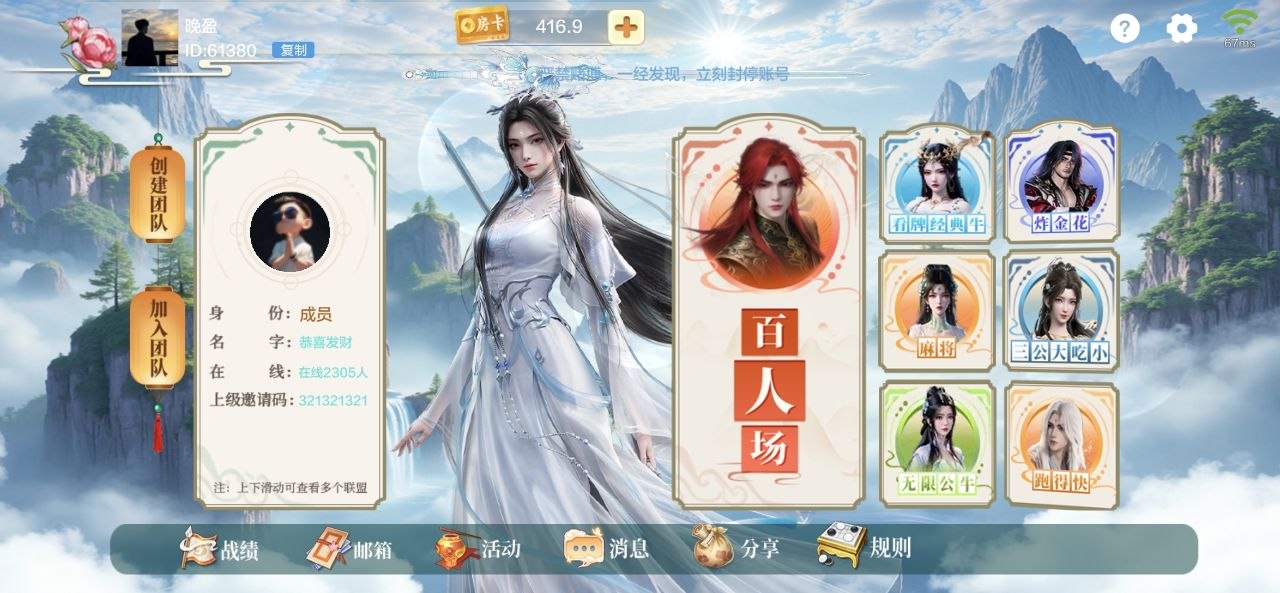The width and height of the screenshot is (1280, 593).
Task: Copy the player ID with 复制 button
Action: [x=293, y=50]
